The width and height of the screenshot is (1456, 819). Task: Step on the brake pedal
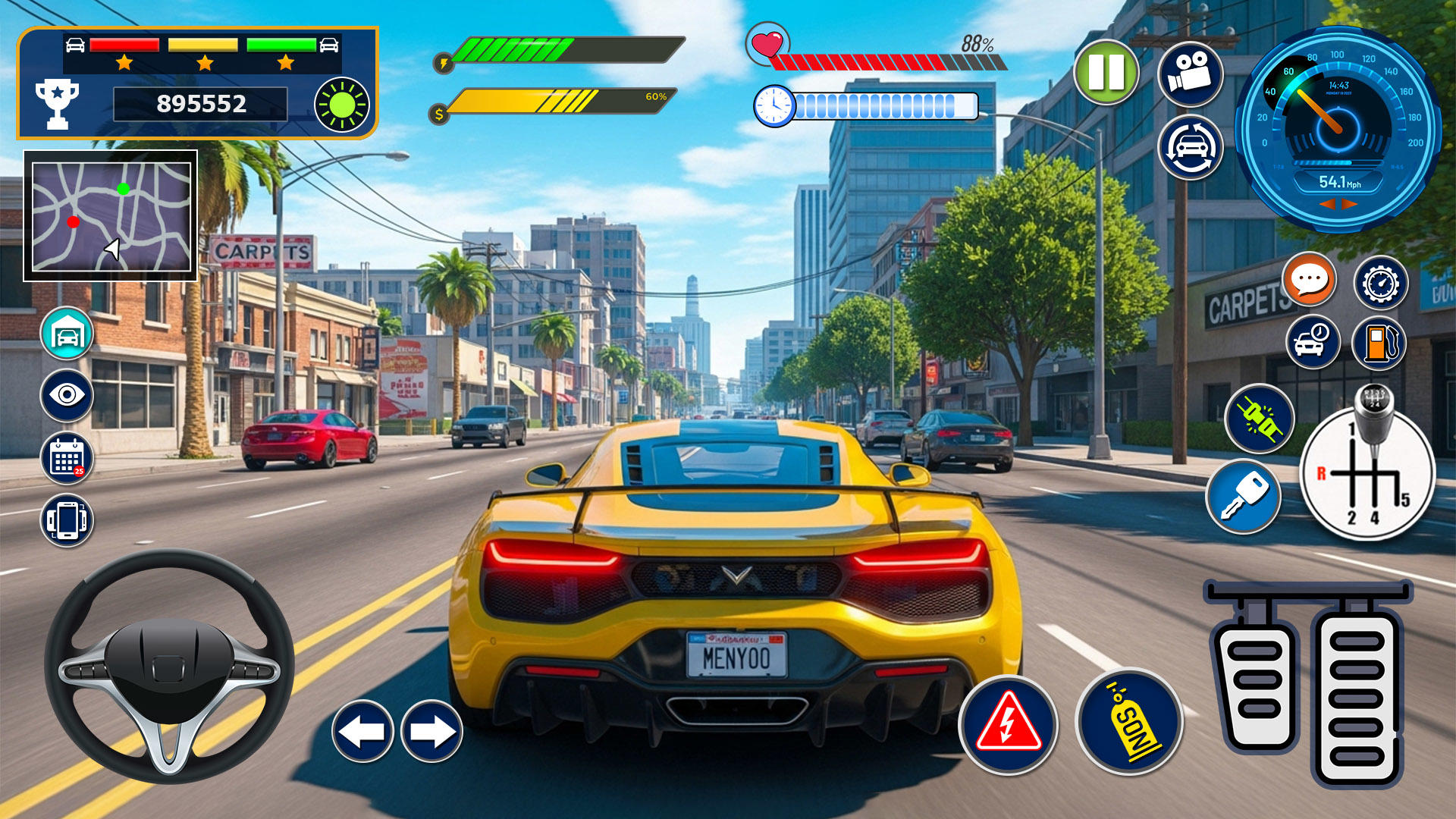click(x=1257, y=686)
